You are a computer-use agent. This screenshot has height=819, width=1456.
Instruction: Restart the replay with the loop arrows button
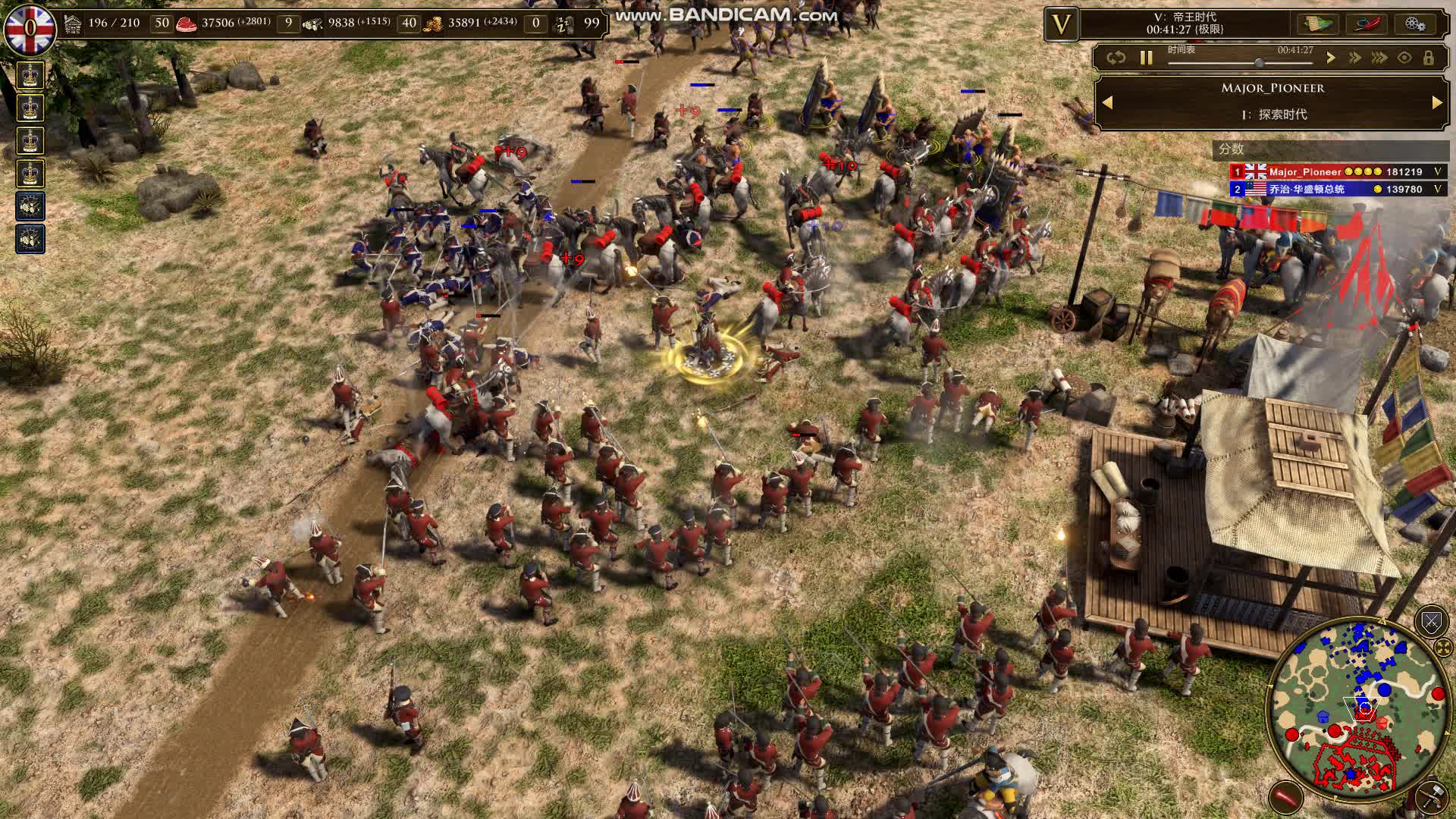coord(1116,58)
